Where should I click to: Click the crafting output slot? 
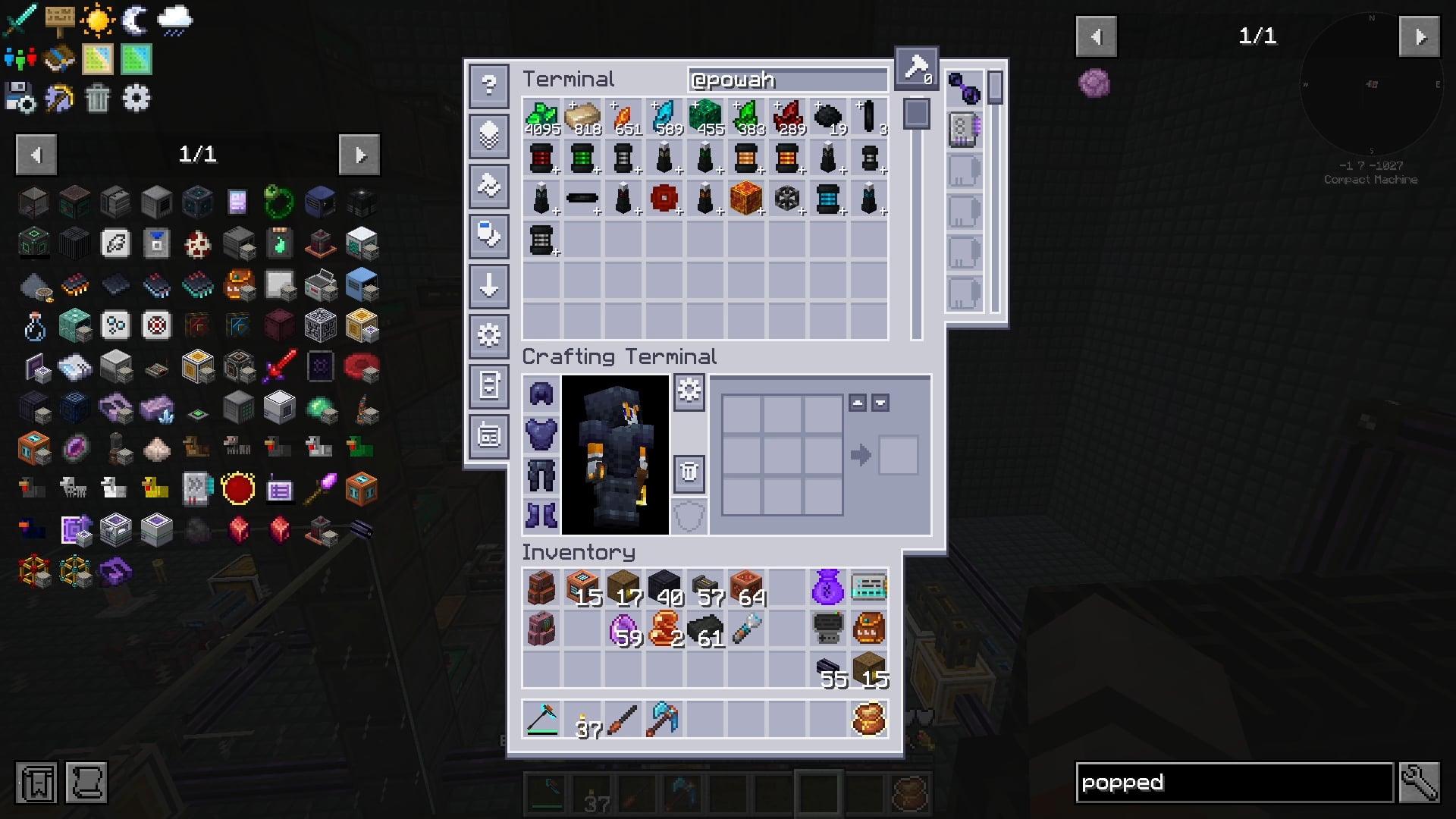(898, 455)
